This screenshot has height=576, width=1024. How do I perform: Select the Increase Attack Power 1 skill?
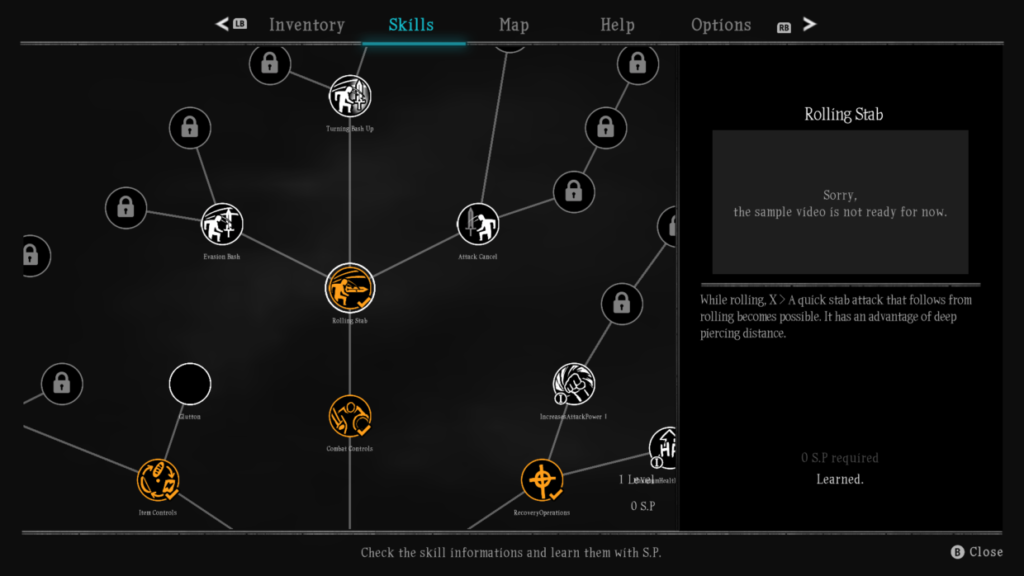[x=574, y=384]
